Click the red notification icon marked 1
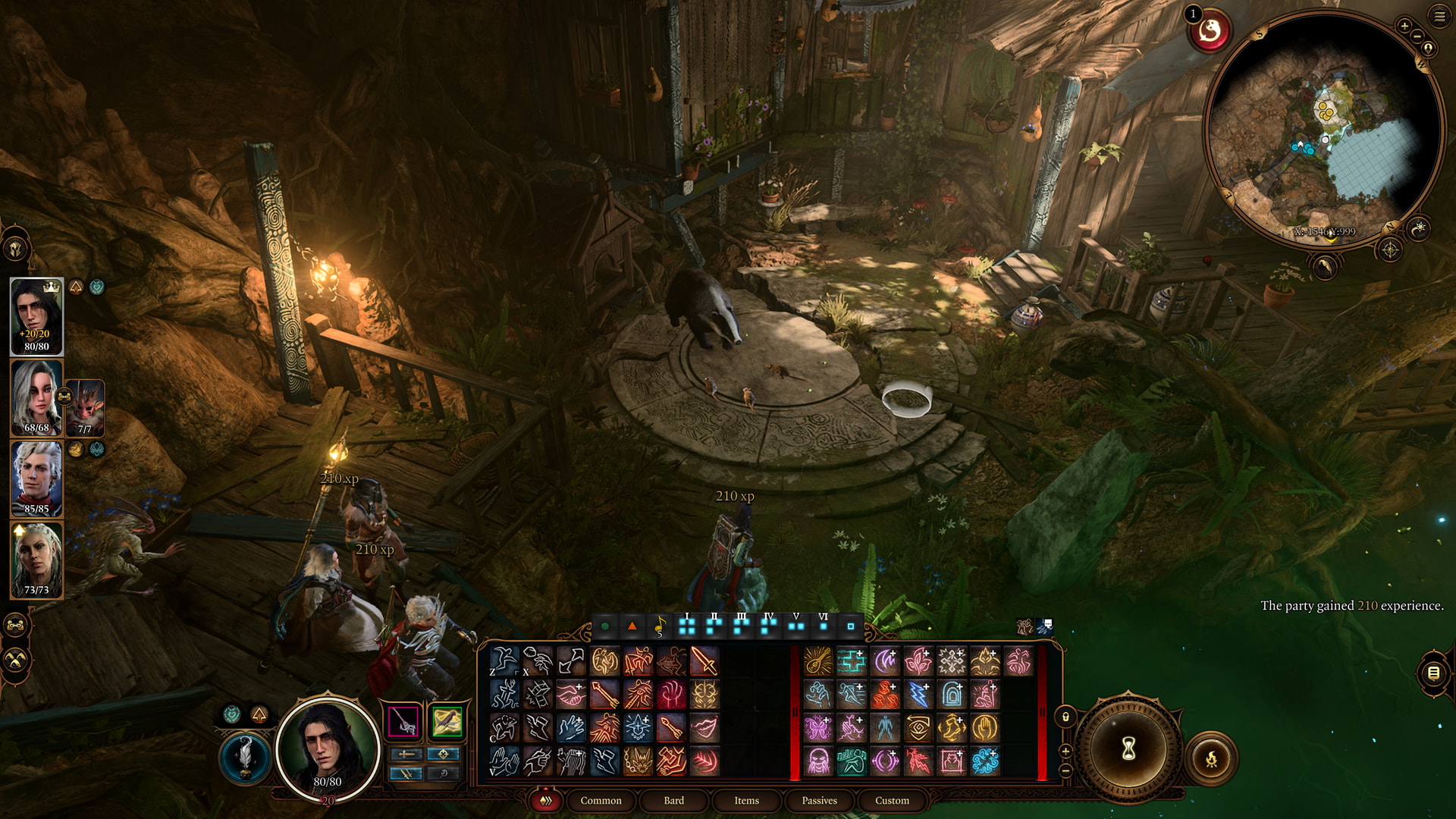Screen dimensions: 1456x819 (x=1210, y=31)
